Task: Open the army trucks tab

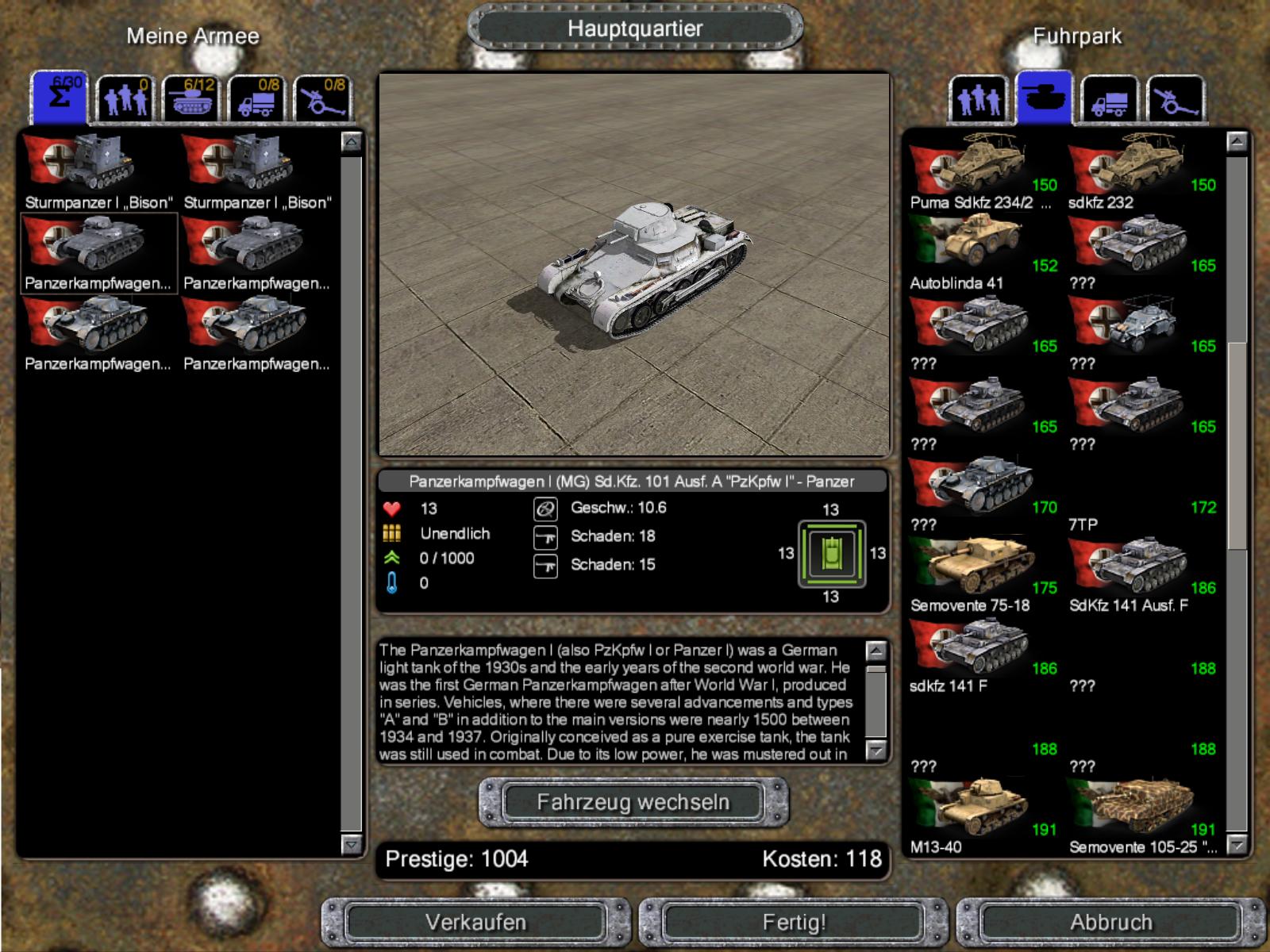Action: [x=257, y=100]
